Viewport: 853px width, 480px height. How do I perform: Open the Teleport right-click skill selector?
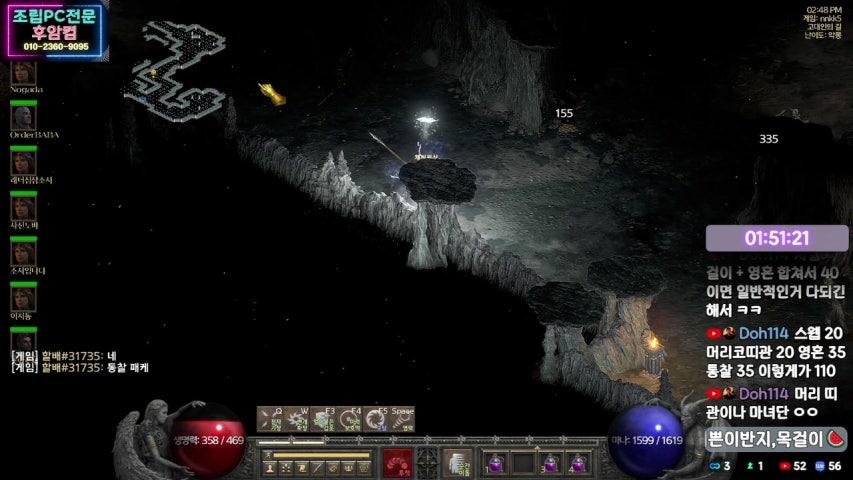point(457,463)
